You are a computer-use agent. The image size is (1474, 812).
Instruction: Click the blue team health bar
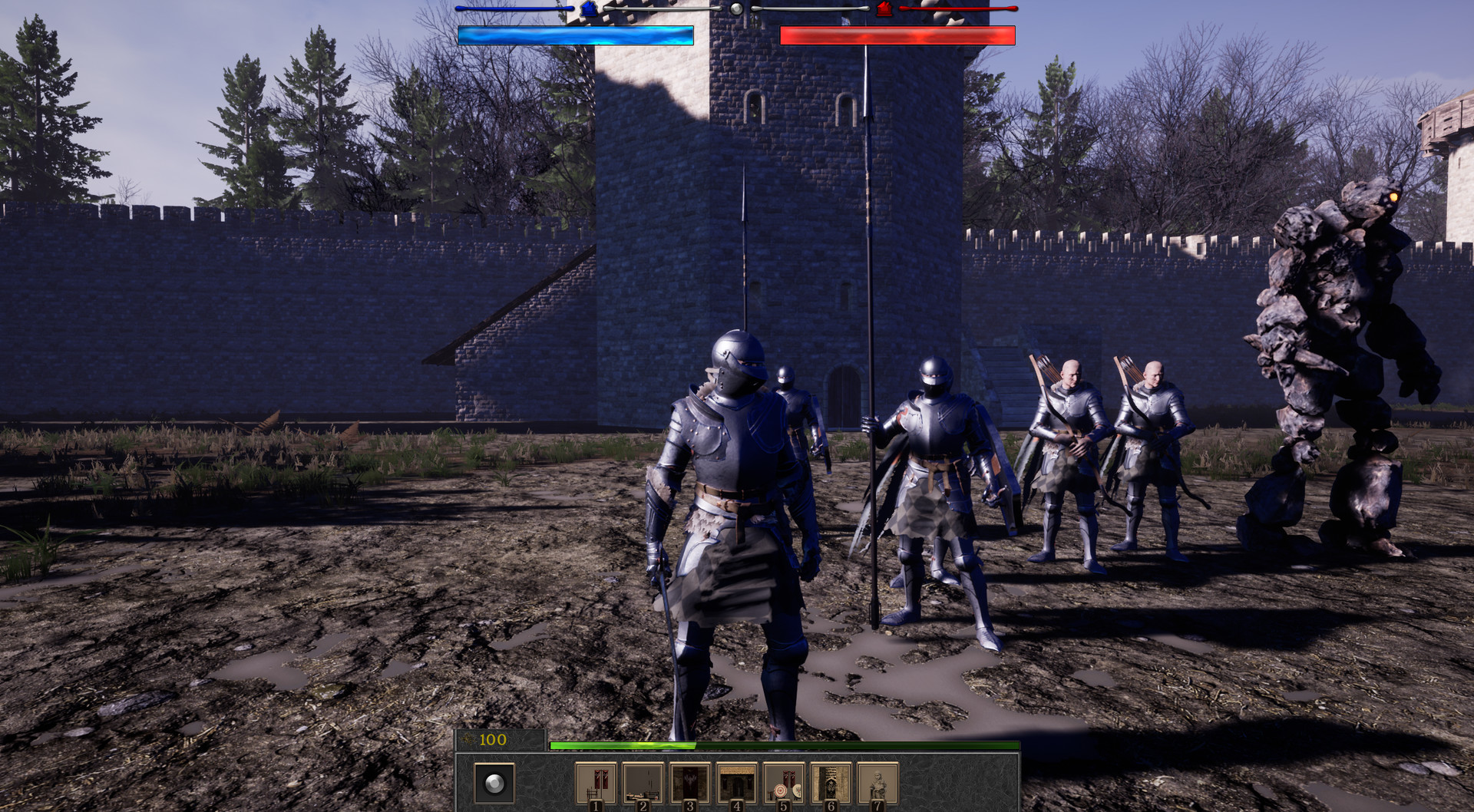click(576, 34)
